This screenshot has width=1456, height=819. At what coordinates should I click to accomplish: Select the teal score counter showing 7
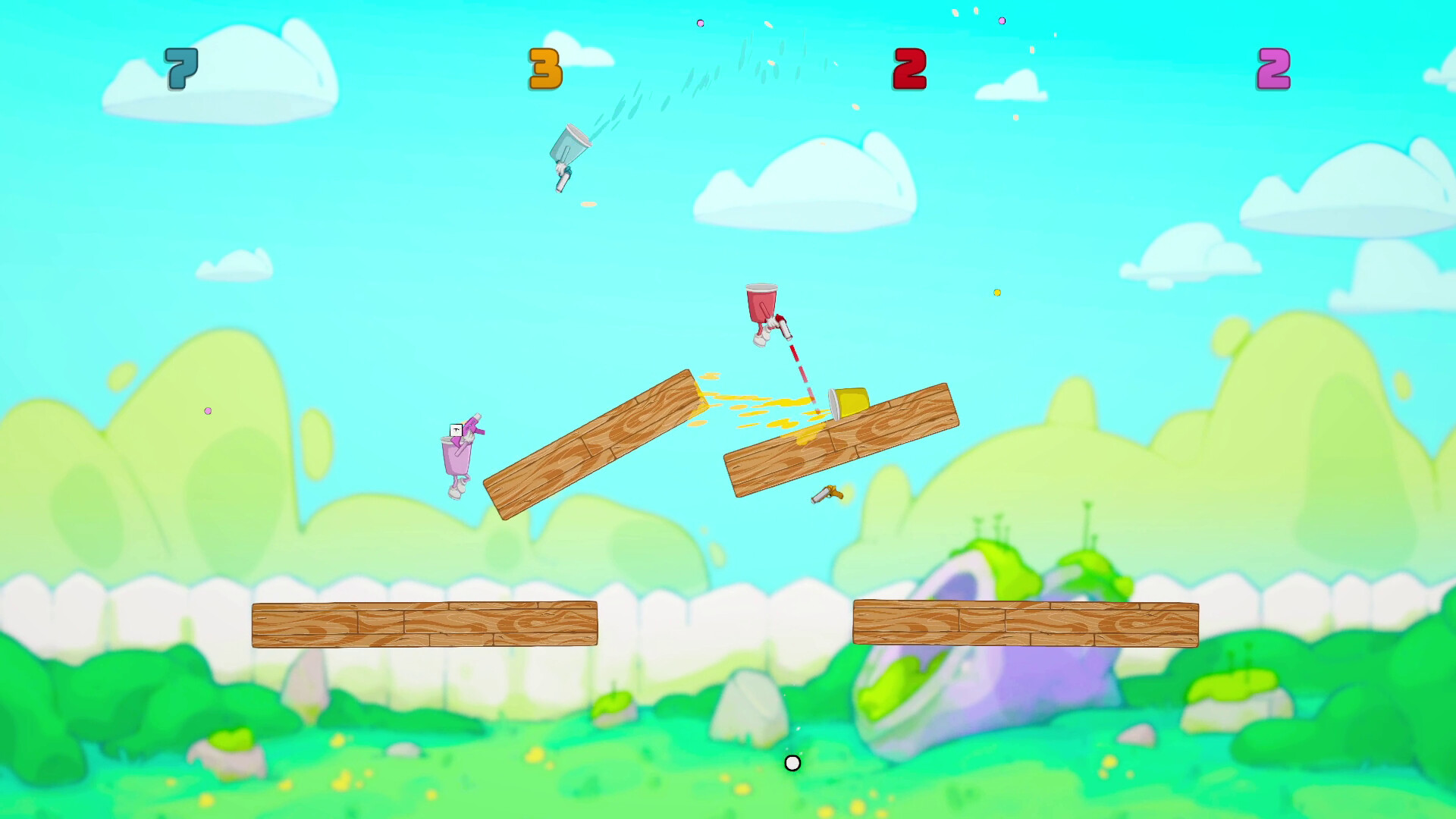(179, 71)
